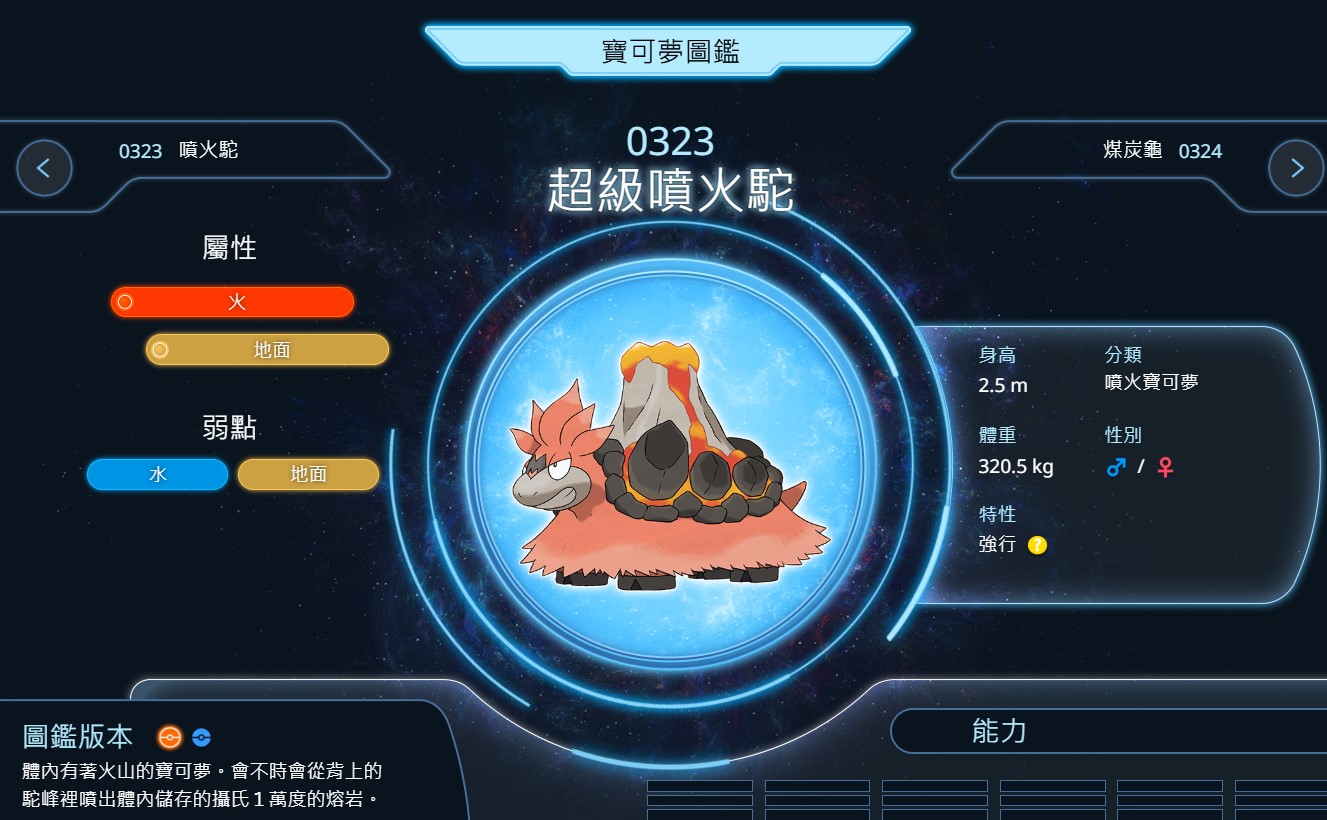Choose the 水 weakness tag
Screen dimensions: 1327x820
[x=157, y=475]
